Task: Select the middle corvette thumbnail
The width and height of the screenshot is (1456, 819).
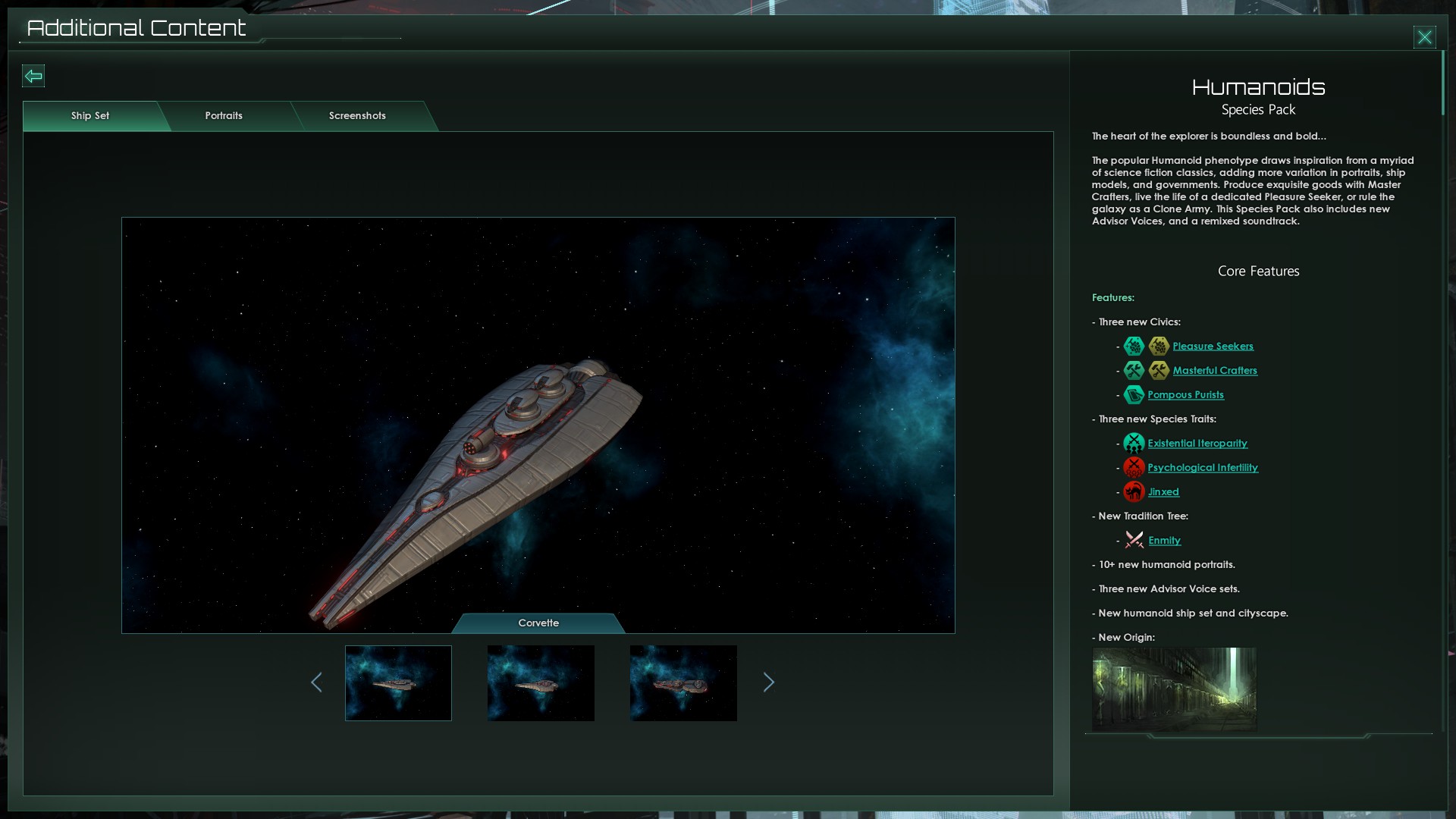Action: pos(541,682)
